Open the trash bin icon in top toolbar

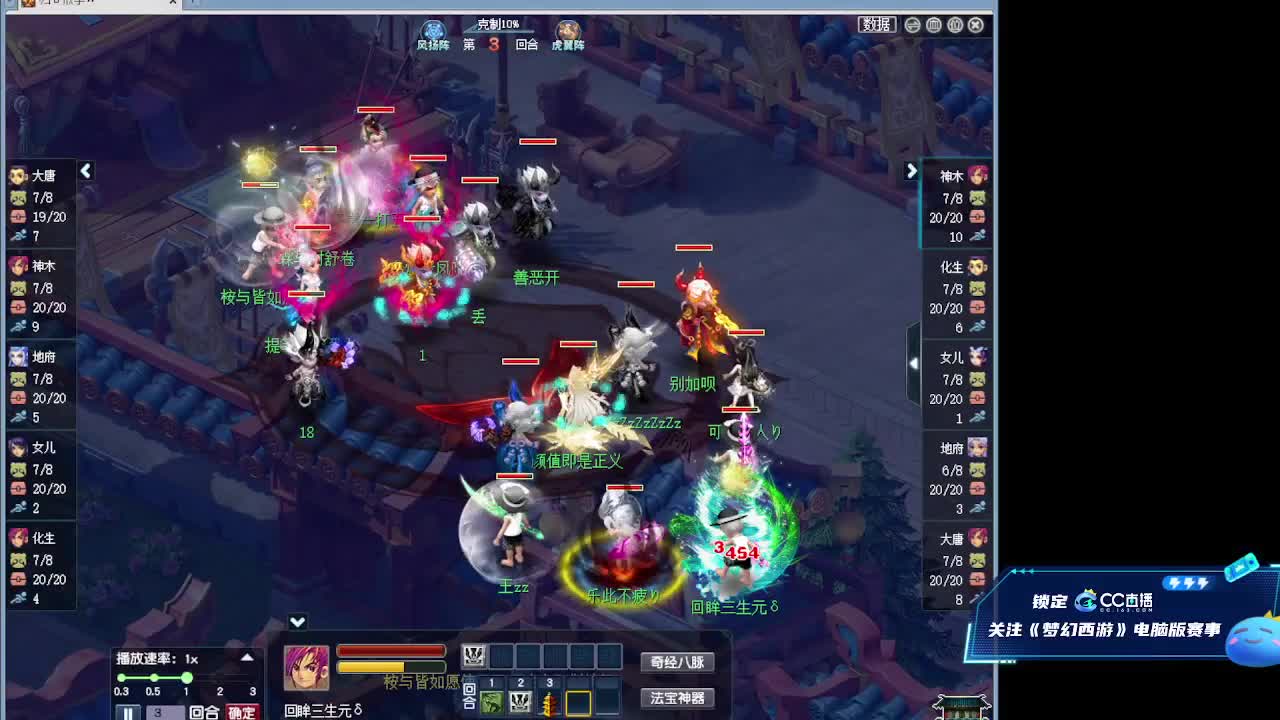(933, 24)
